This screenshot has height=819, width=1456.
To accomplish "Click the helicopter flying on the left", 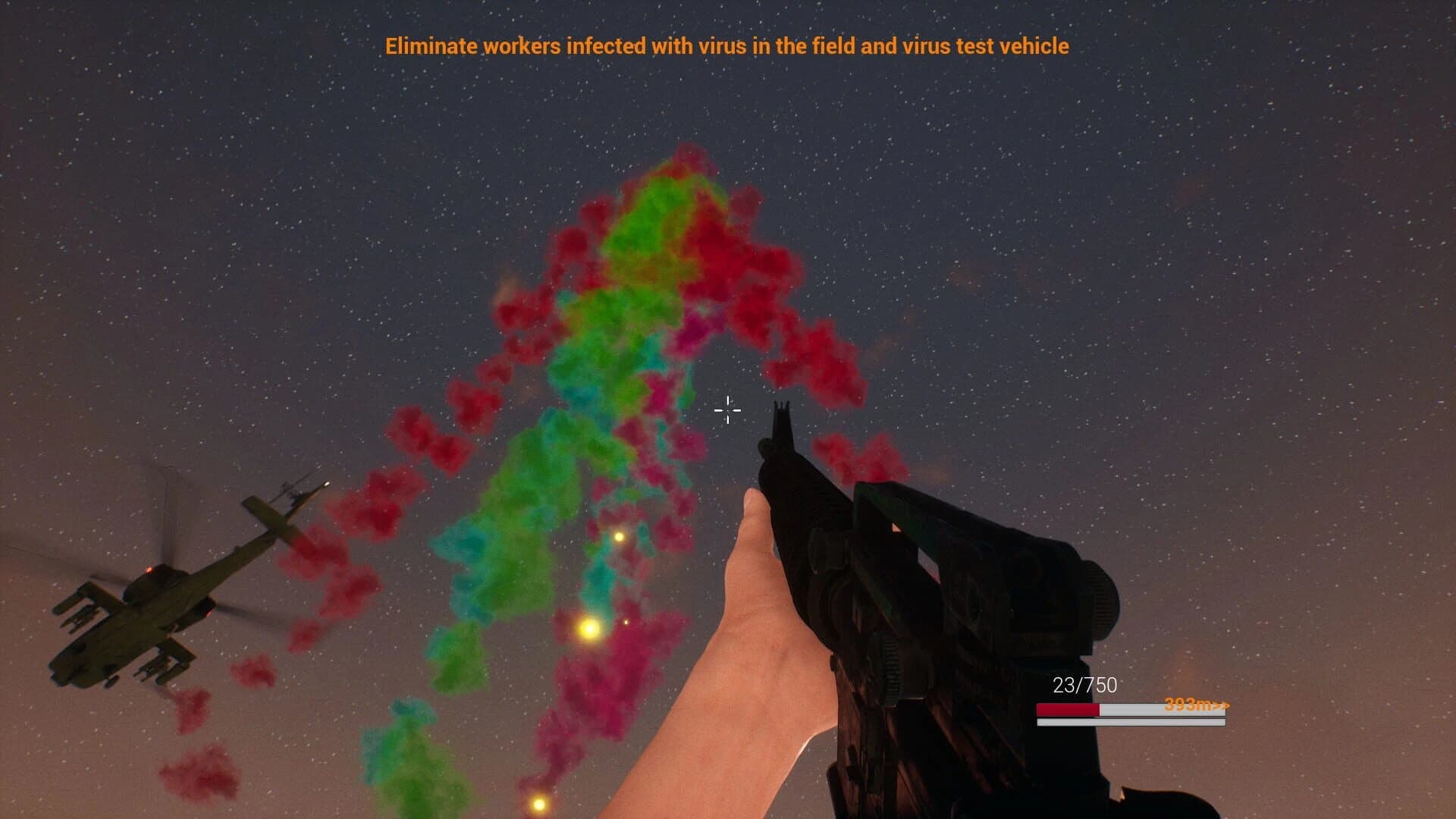I will [136, 607].
